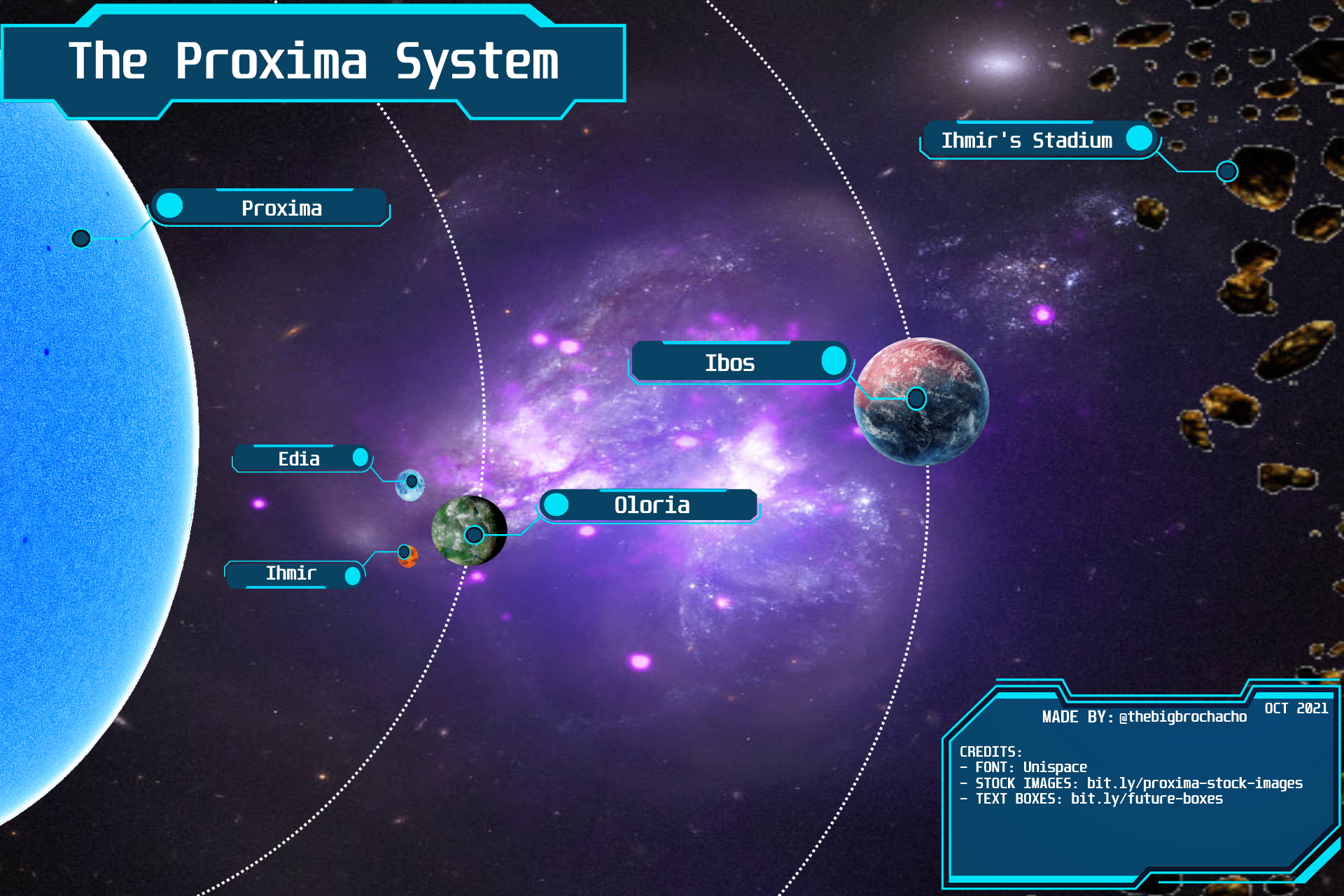Open the Ihmir's Stadium label
This screenshot has width=1344, height=896.
pyautogui.click(x=1026, y=141)
